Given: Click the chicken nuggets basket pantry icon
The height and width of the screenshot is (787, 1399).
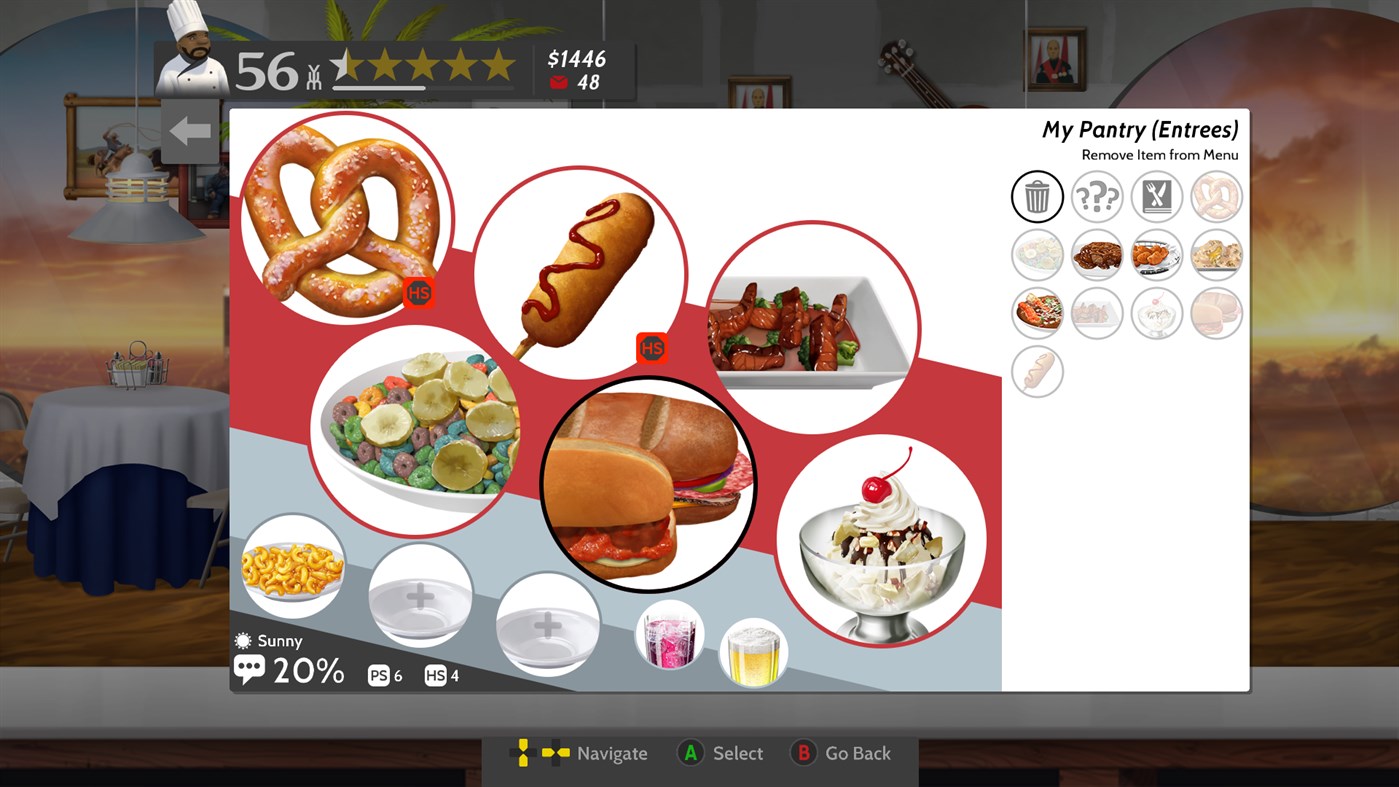Looking at the screenshot, I should (x=1157, y=254).
